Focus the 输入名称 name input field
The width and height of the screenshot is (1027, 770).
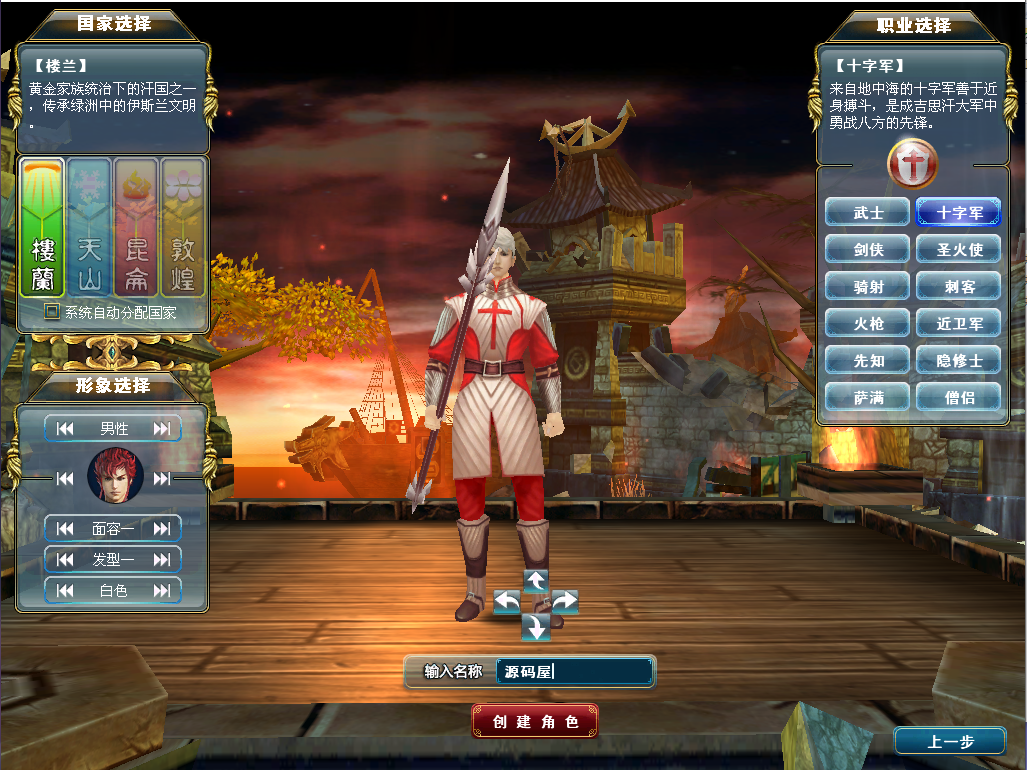coord(574,672)
